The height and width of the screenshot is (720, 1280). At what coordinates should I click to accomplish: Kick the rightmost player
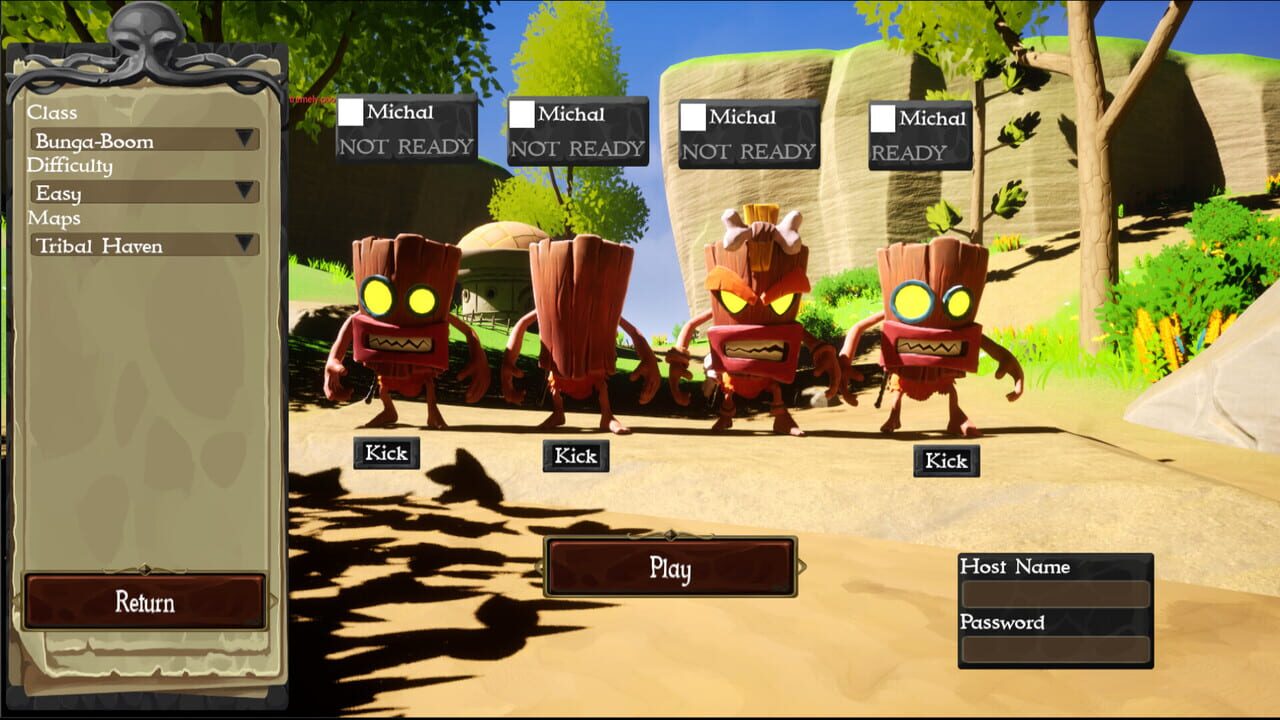(x=945, y=461)
